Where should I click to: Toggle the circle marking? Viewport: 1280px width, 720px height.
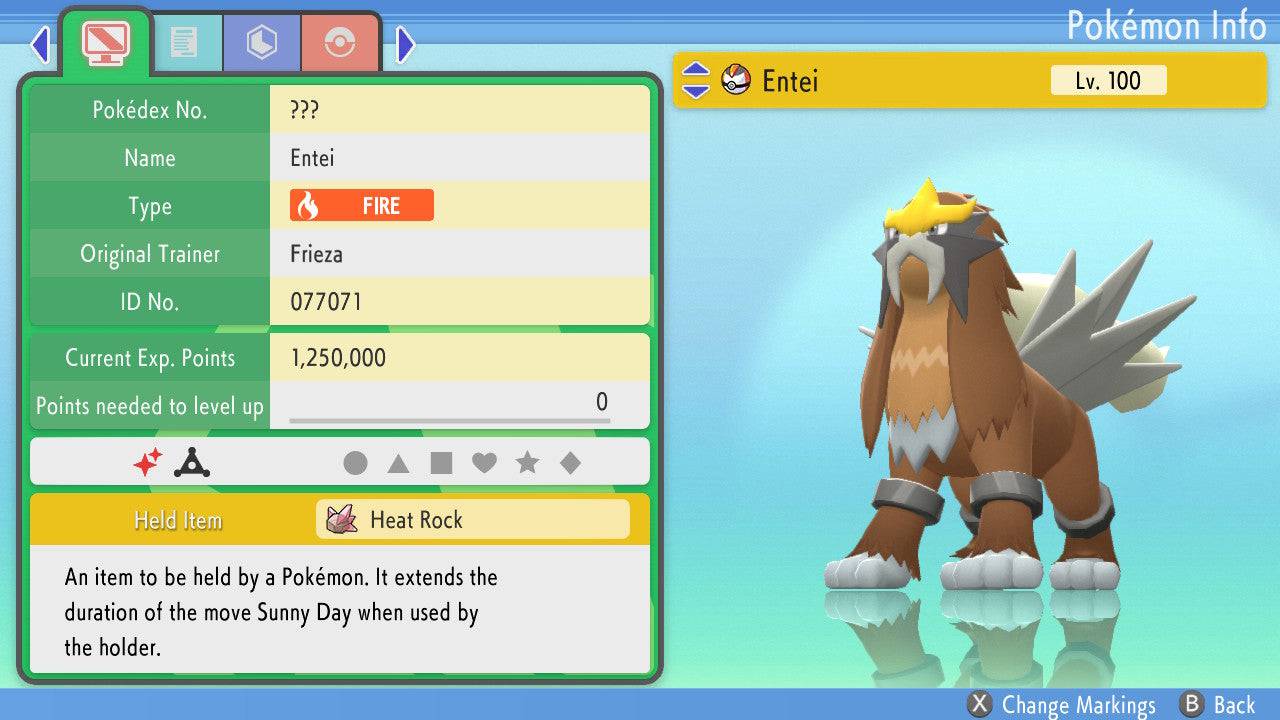pyautogui.click(x=355, y=463)
